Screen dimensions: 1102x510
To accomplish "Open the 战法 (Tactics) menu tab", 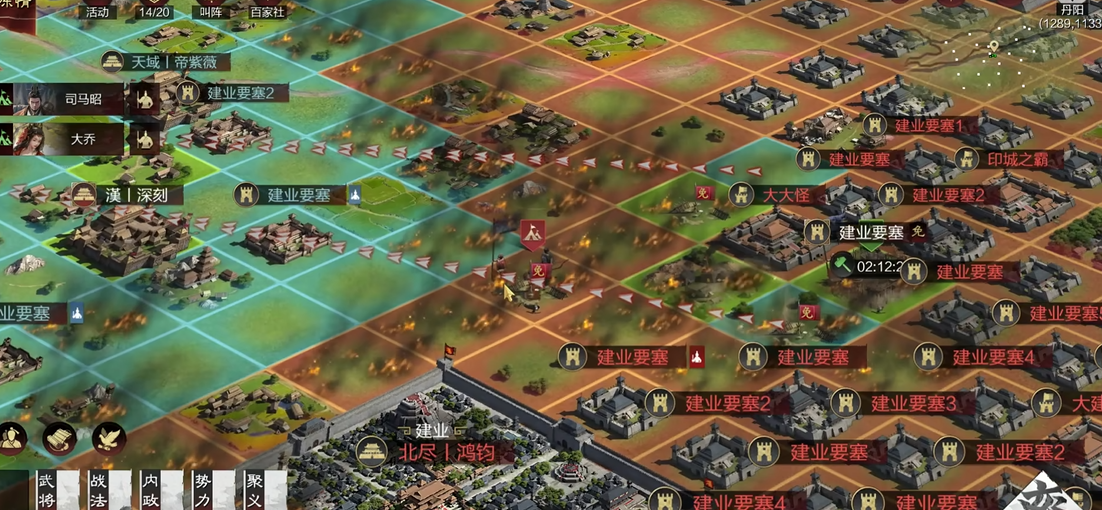I will click(x=98, y=490).
